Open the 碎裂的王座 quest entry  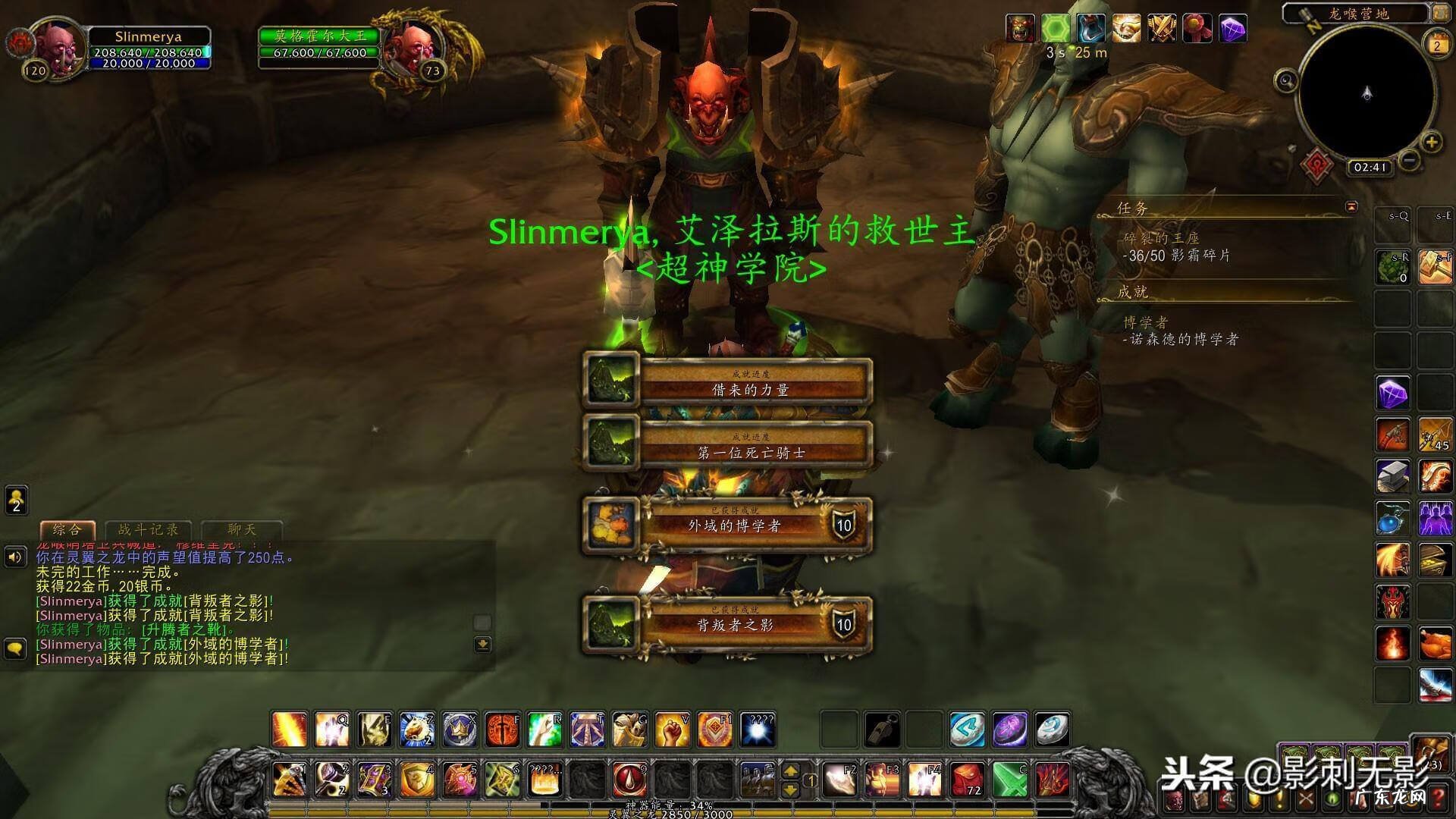(x=1161, y=238)
